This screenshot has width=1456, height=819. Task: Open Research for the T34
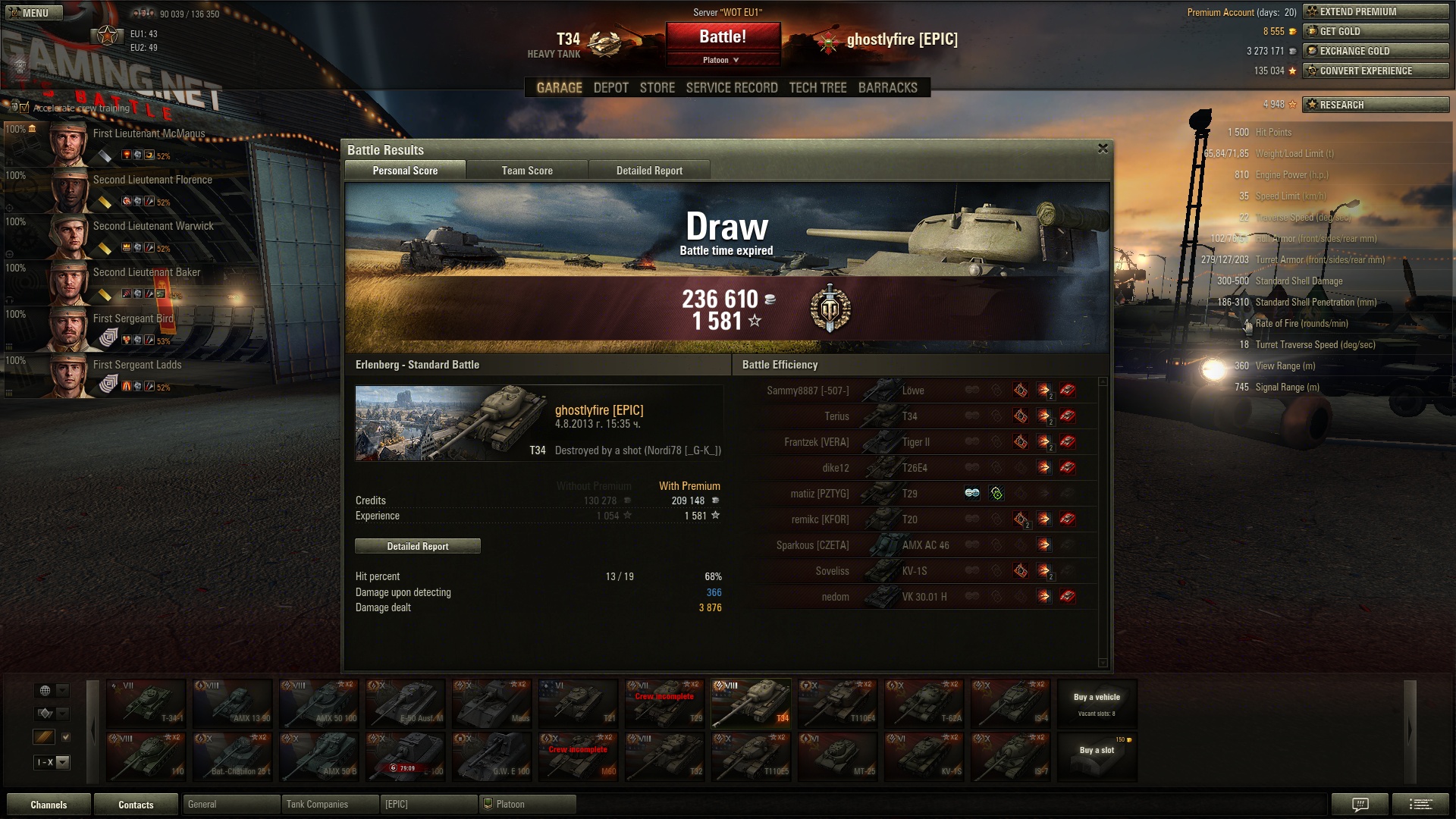click(1376, 105)
